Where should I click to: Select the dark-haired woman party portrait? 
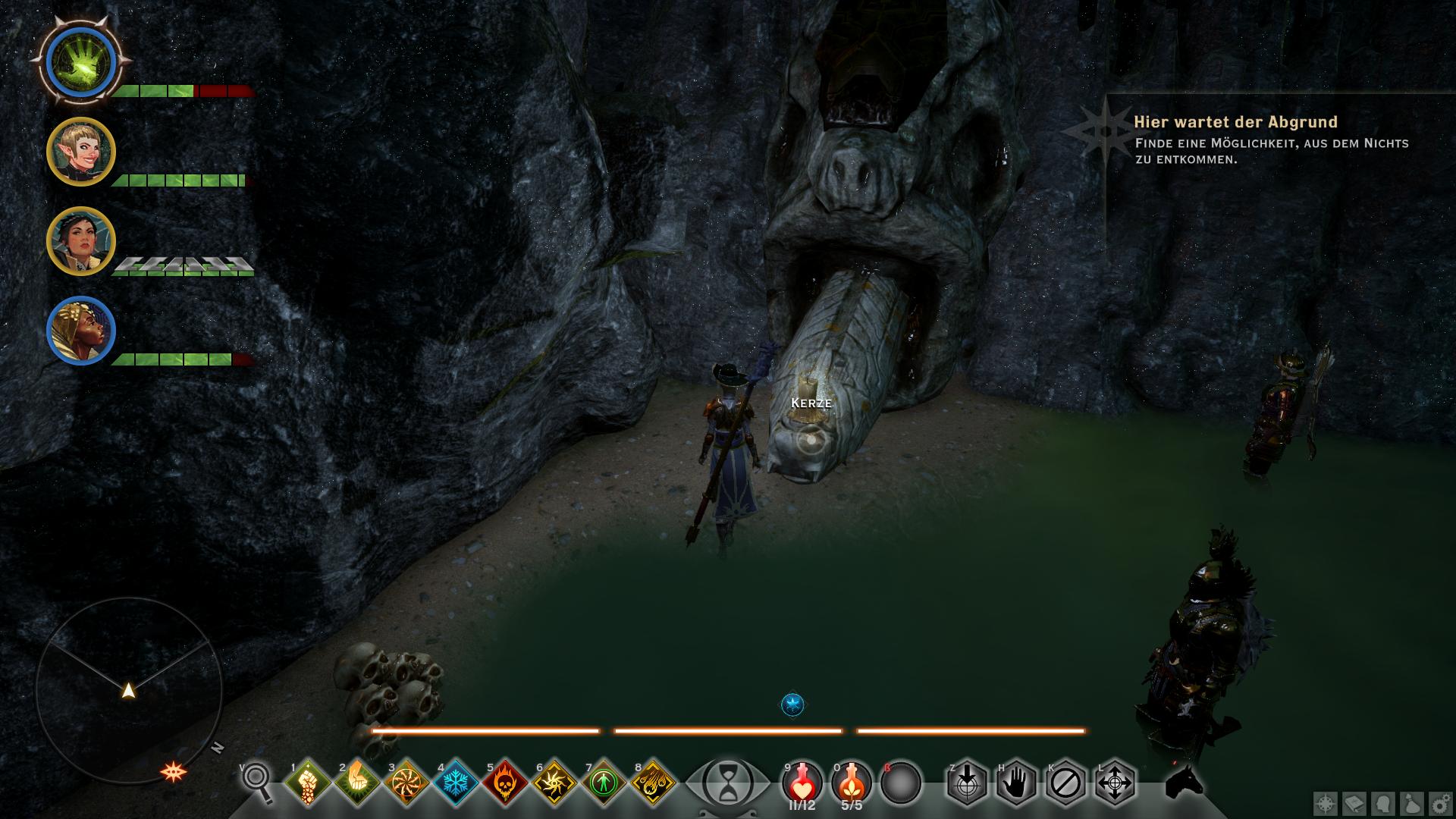(x=81, y=242)
